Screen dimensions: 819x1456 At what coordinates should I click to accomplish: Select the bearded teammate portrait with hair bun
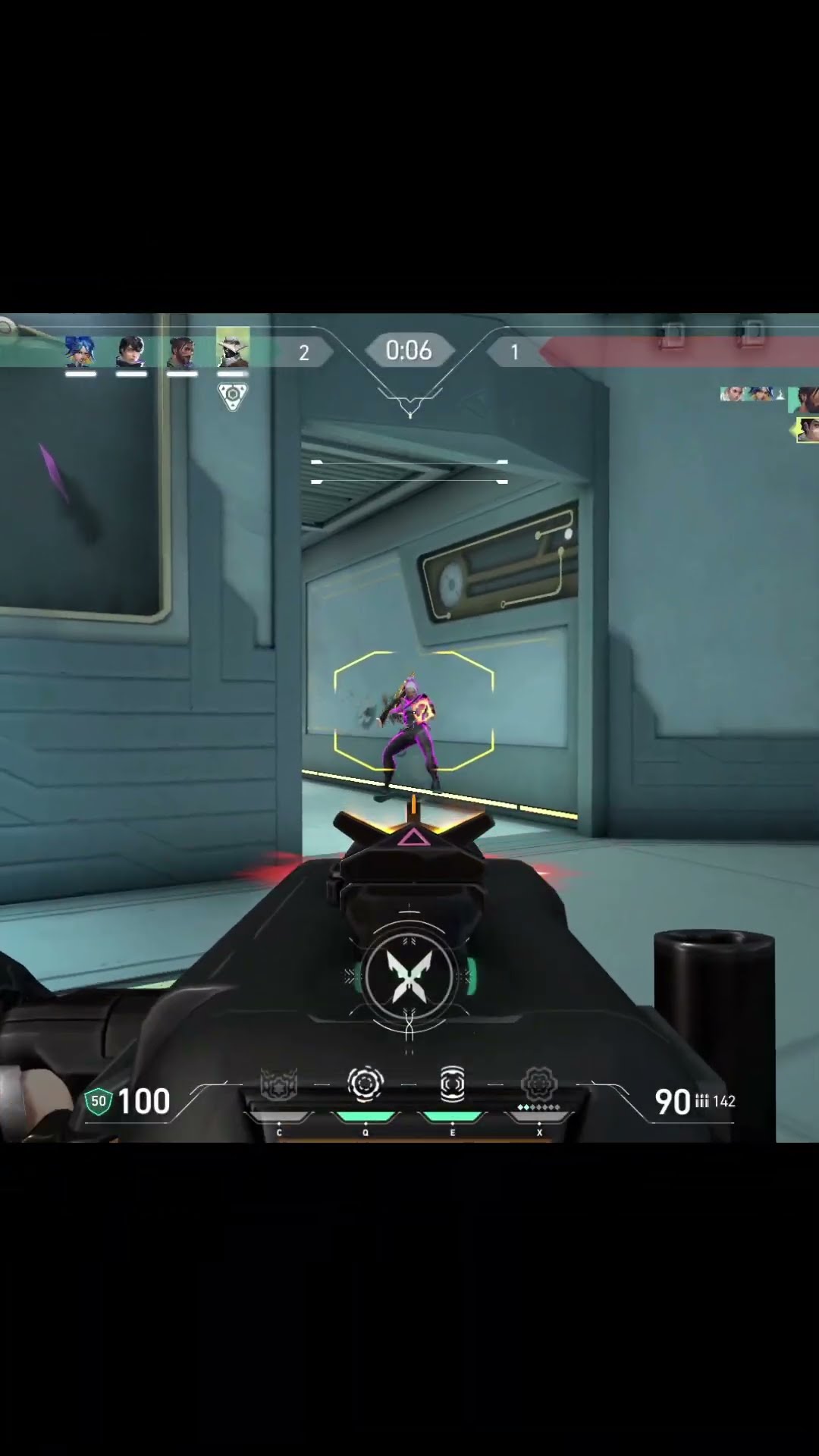click(182, 351)
